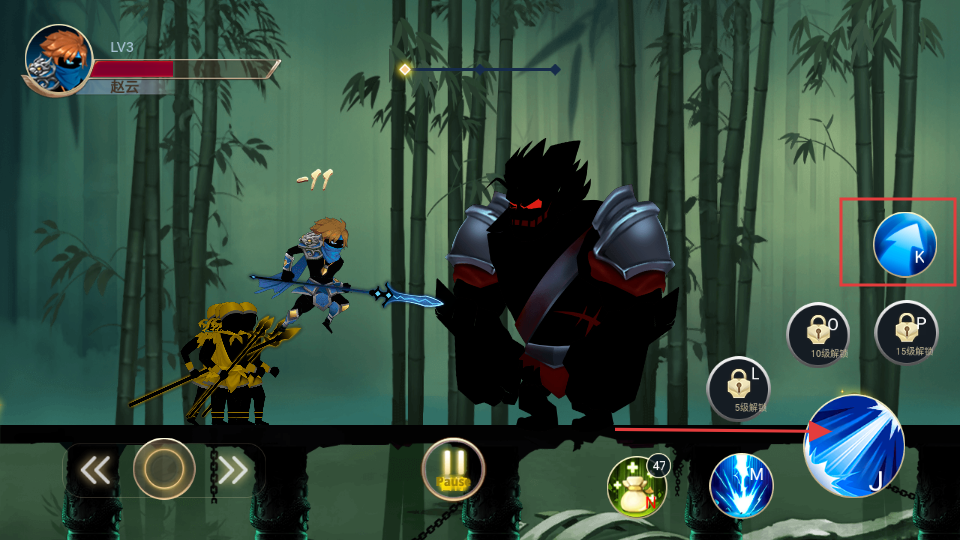Viewport: 960px width, 540px height.
Task: Use the healing potion bag
Action: pos(637,487)
